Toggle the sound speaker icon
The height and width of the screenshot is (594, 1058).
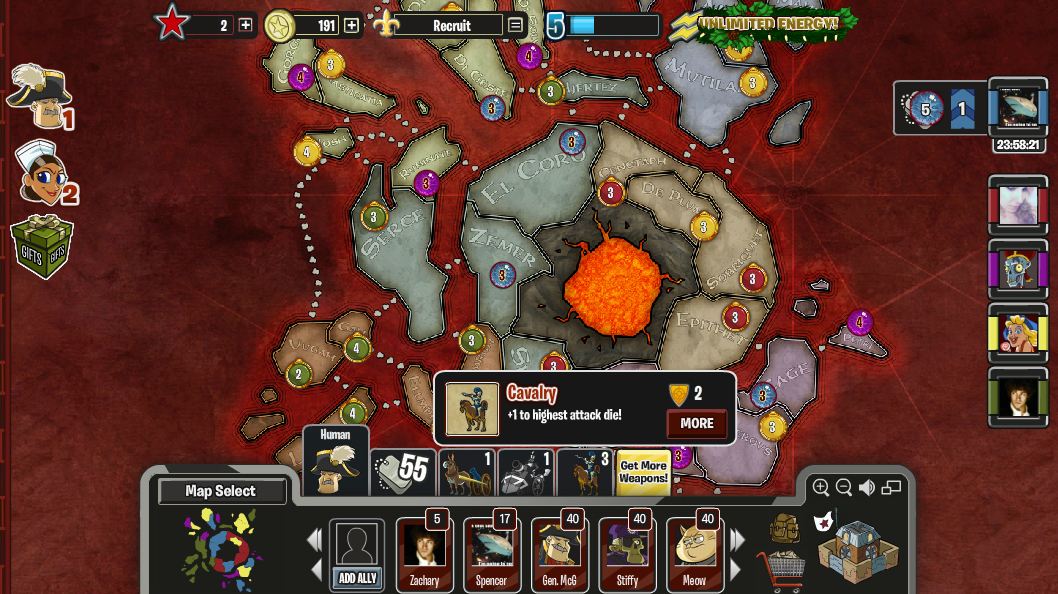point(867,487)
